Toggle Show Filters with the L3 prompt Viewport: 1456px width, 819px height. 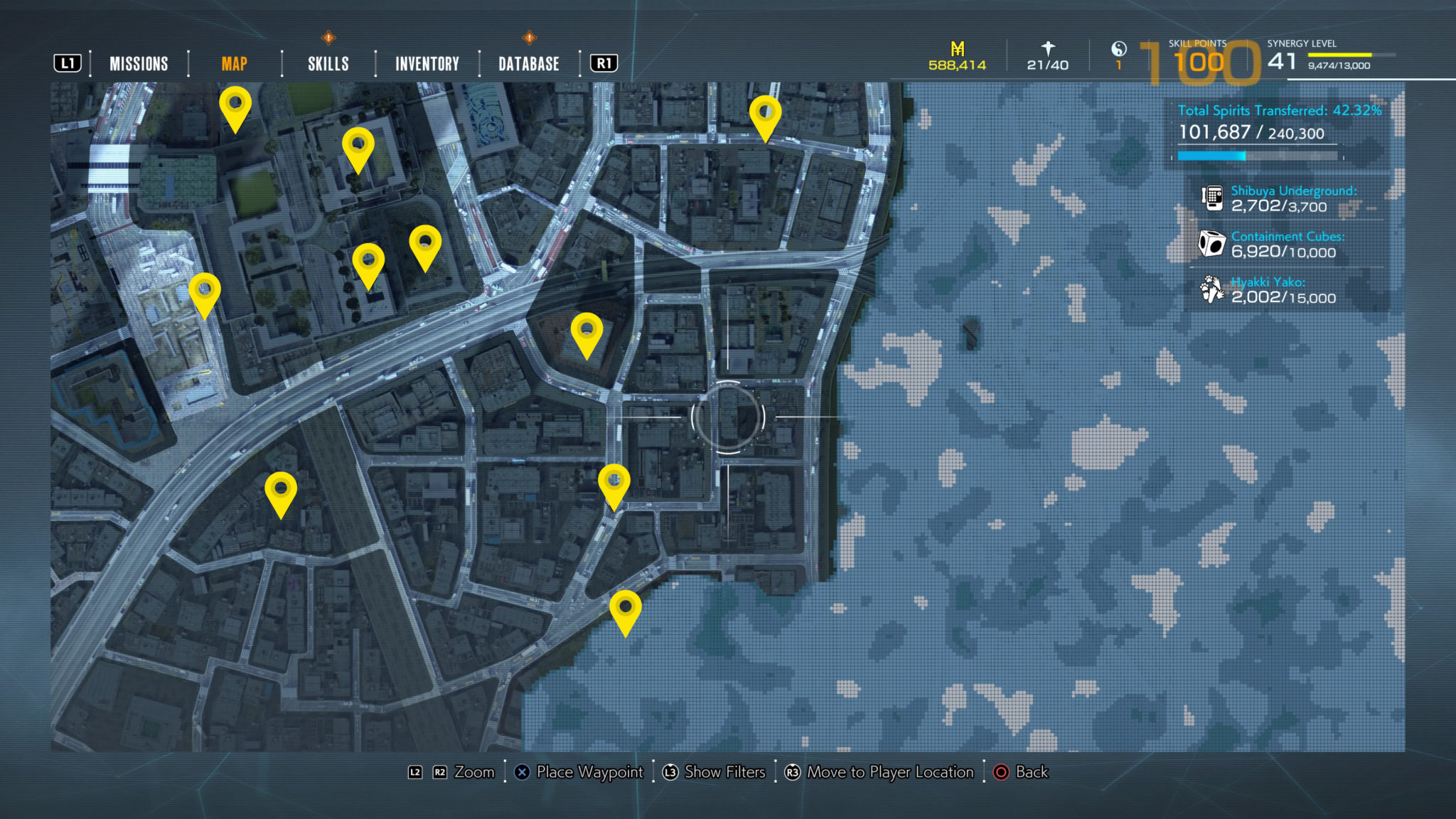tap(670, 772)
